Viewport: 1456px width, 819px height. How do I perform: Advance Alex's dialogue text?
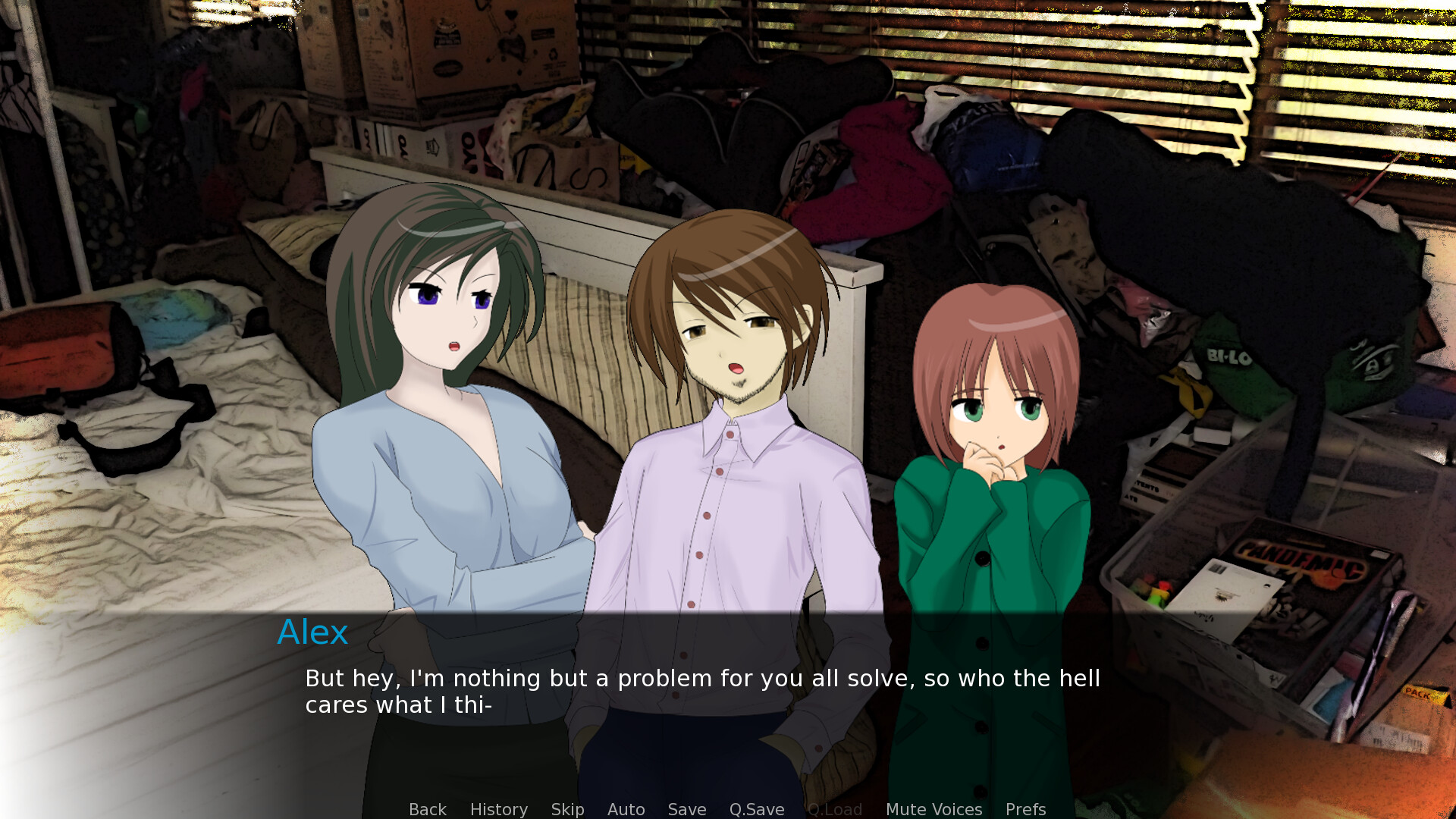701,691
